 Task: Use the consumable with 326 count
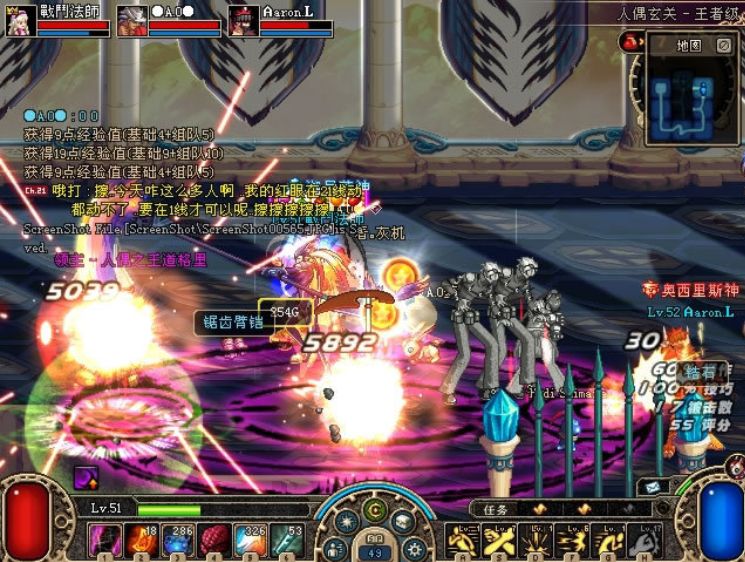coord(249,540)
